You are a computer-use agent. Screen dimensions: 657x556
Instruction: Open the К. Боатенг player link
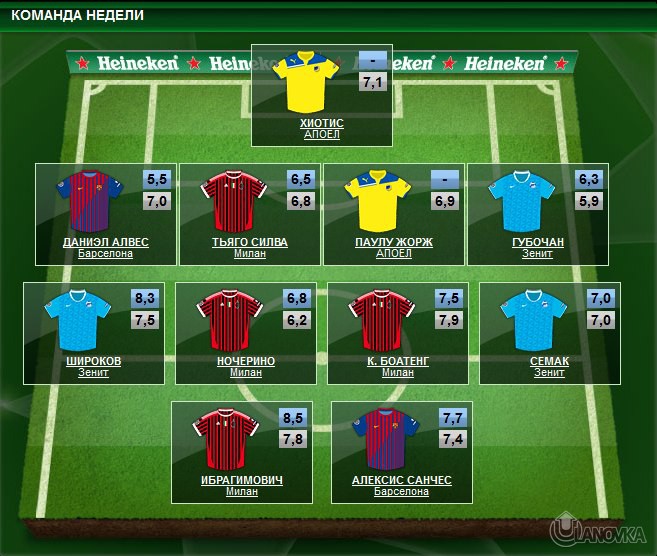(x=397, y=361)
